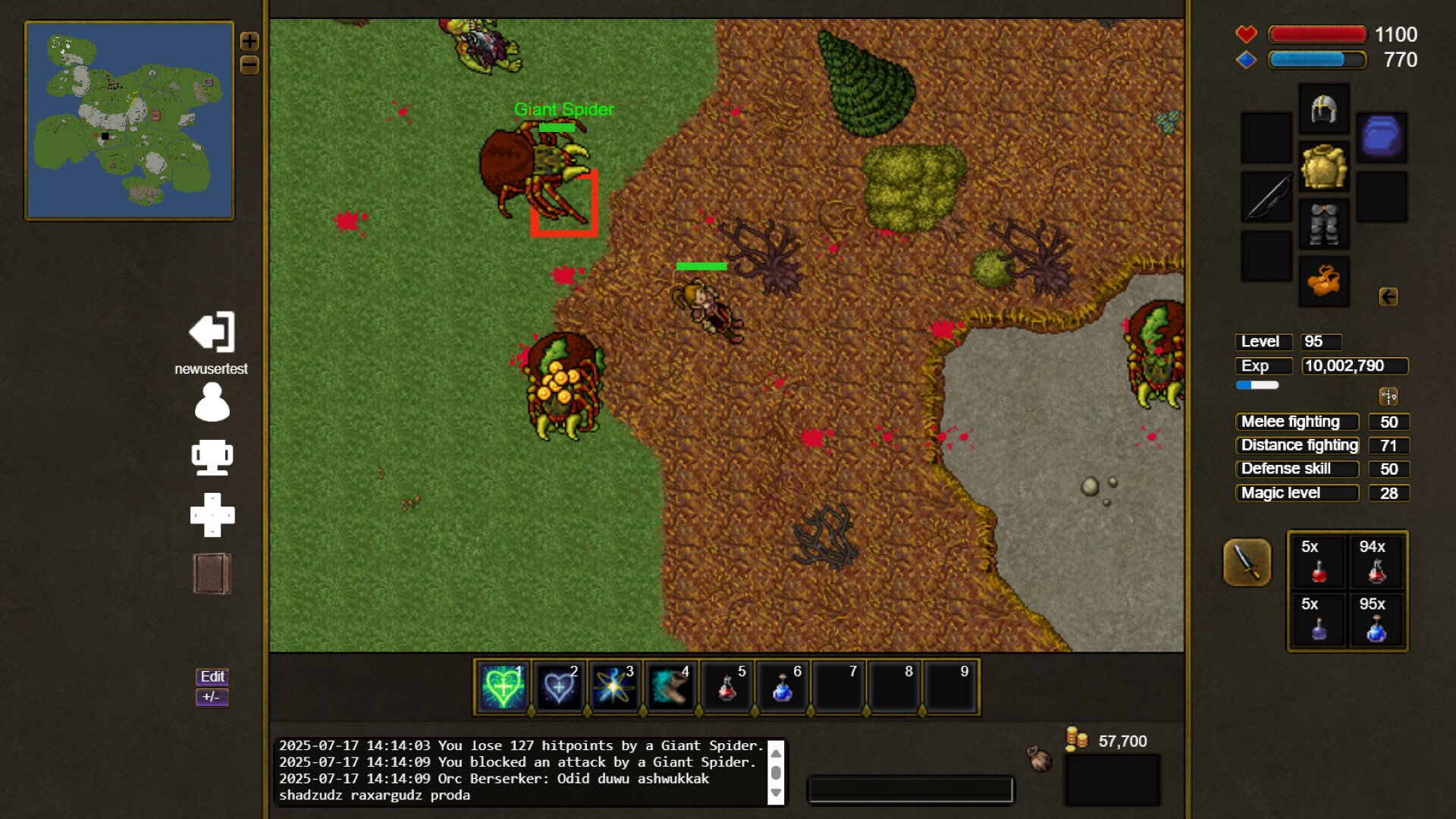Image resolution: width=1456 pixels, height=819 pixels.
Task: Click the +/- button below Edit
Action: tap(212, 697)
